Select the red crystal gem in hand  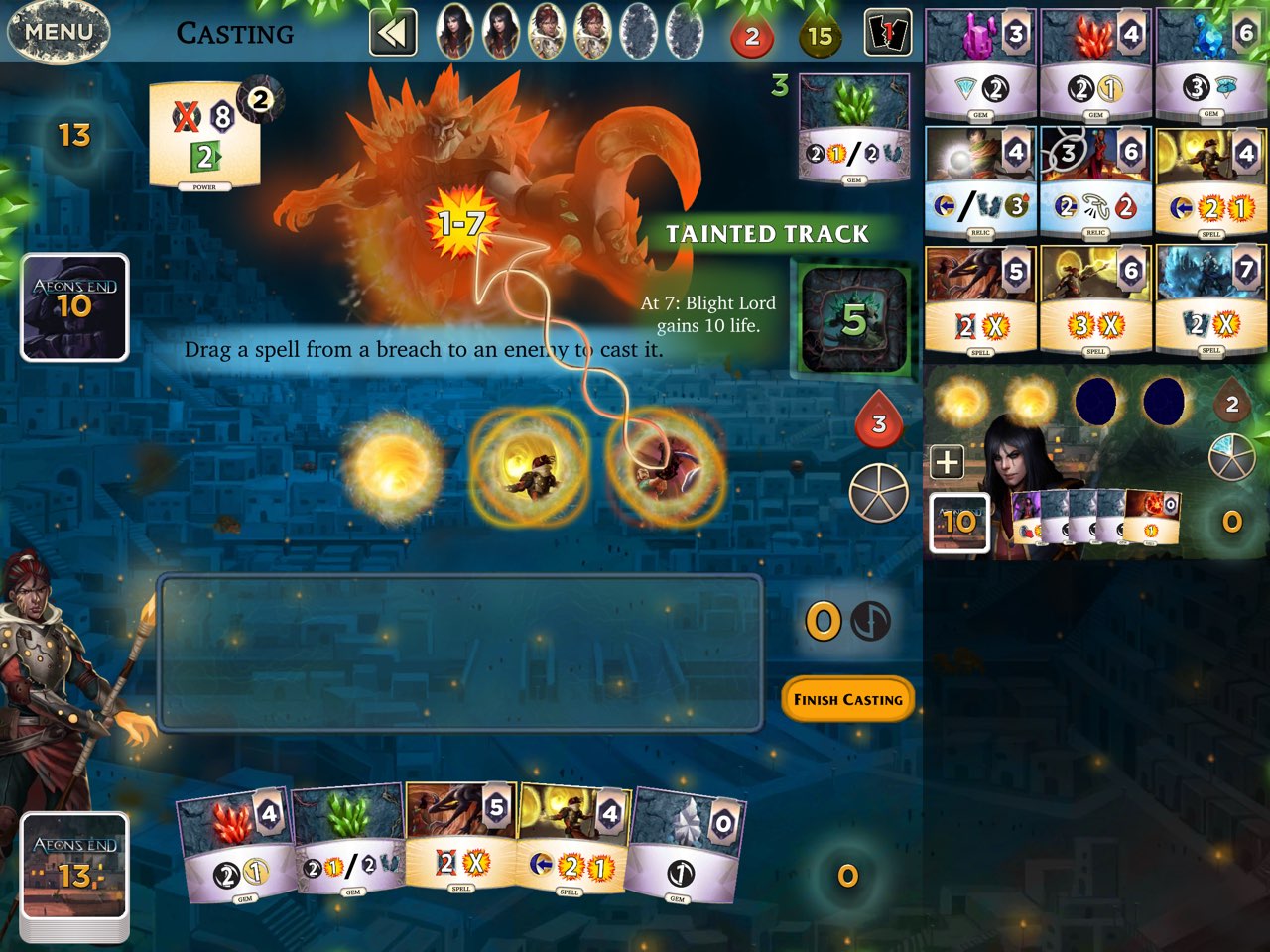pyautogui.click(x=236, y=844)
